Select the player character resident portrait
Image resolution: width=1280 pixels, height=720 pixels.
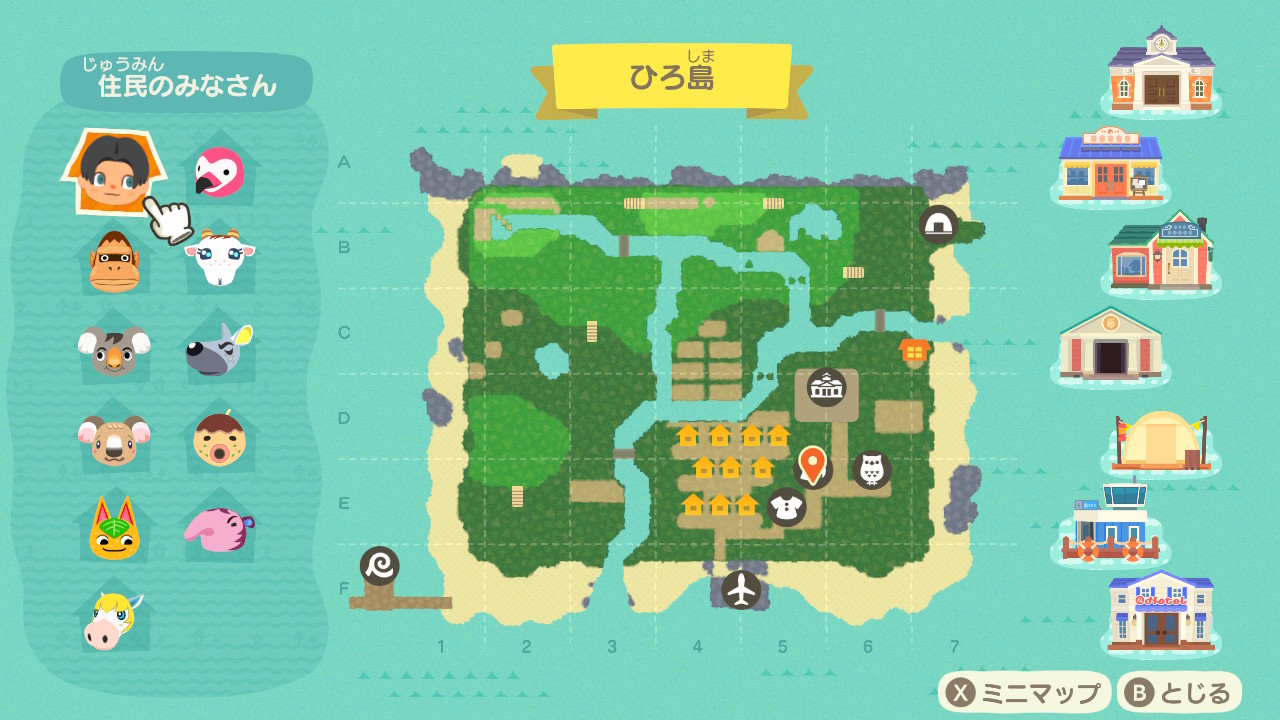click(x=111, y=170)
